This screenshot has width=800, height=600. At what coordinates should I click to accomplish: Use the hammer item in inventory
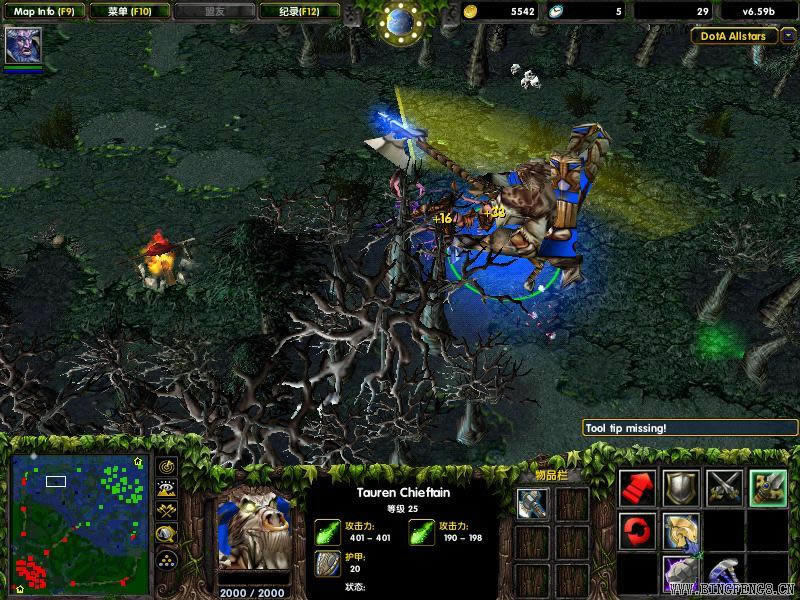point(532,503)
